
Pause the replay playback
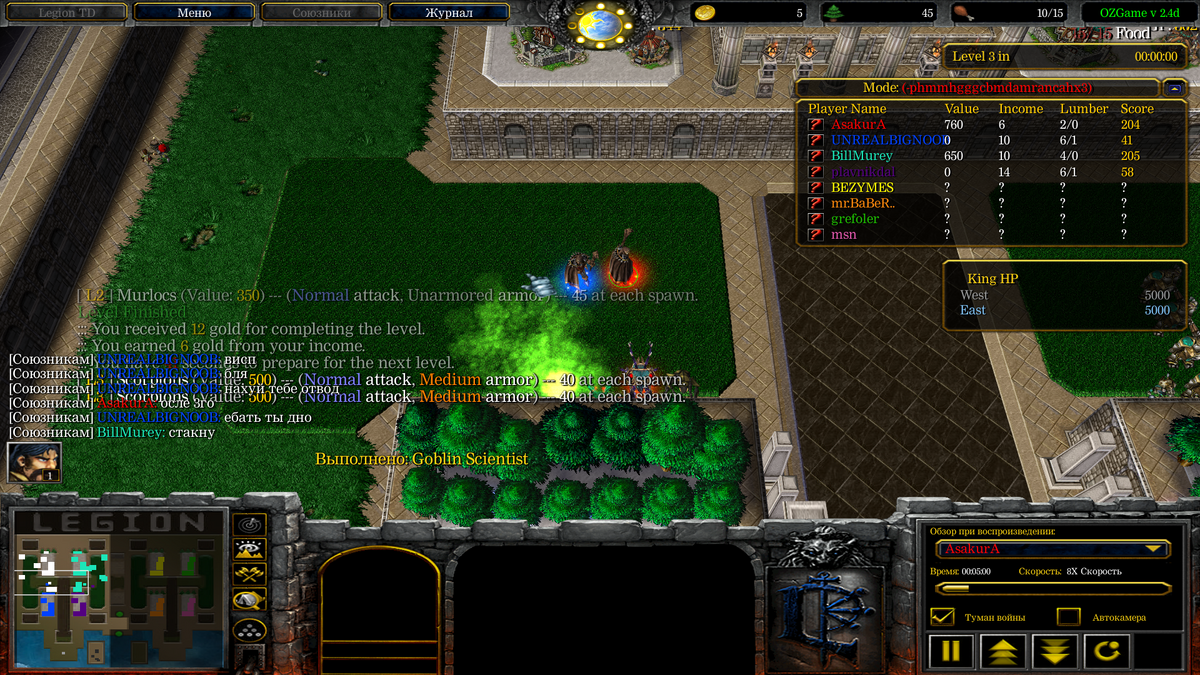(x=950, y=652)
